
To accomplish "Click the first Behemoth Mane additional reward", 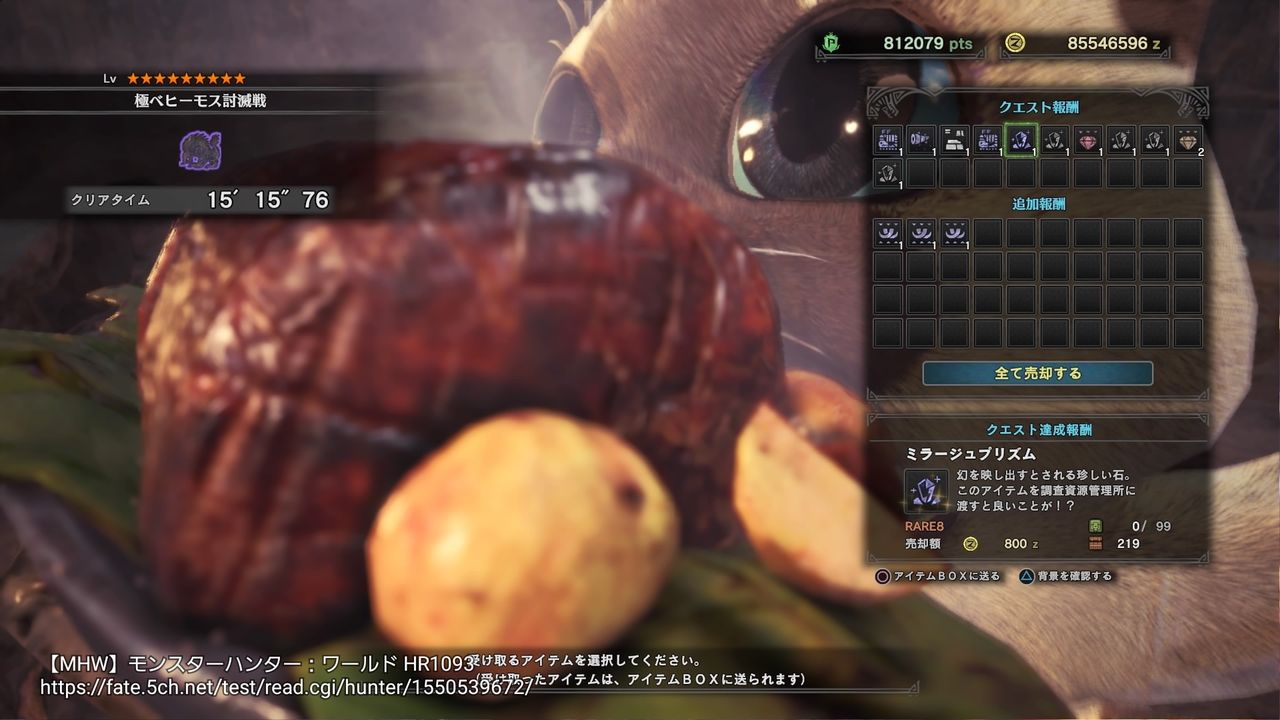I will pos(886,232).
